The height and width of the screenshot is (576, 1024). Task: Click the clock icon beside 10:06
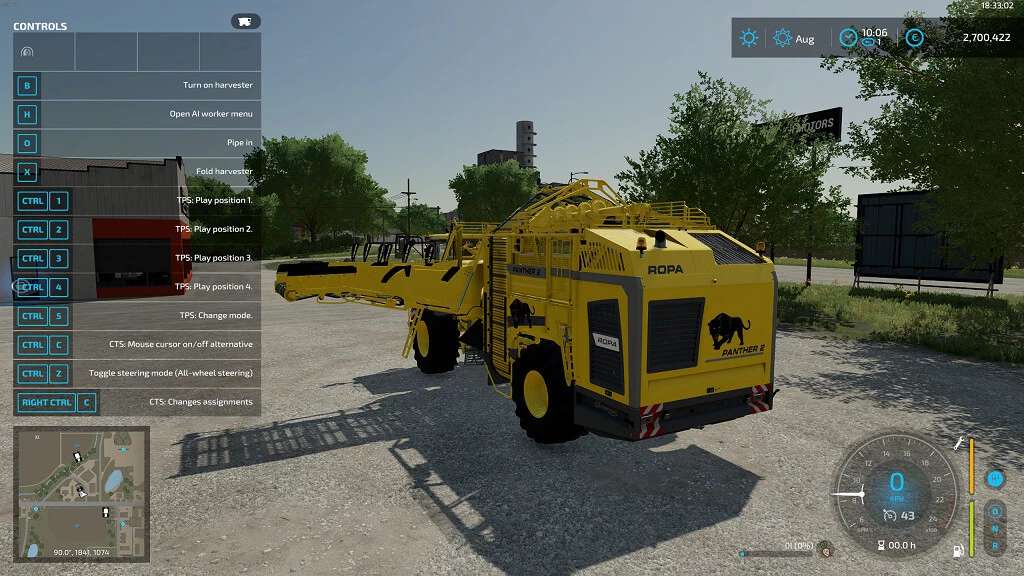848,38
